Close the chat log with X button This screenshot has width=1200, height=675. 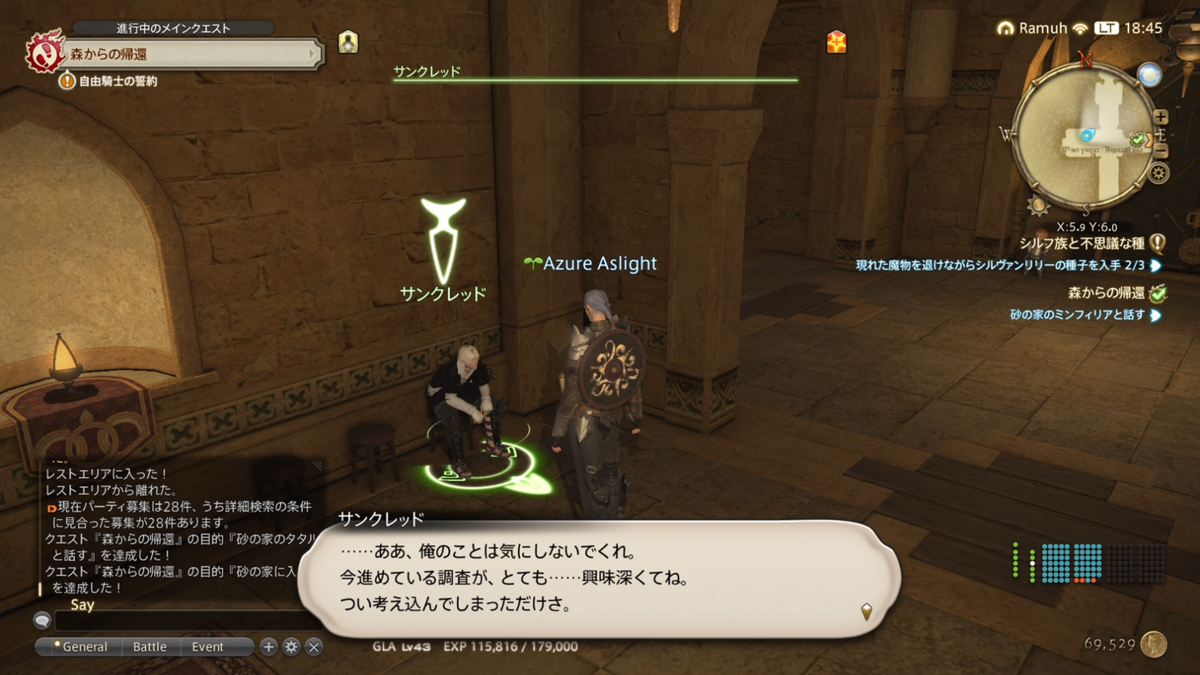pos(314,647)
